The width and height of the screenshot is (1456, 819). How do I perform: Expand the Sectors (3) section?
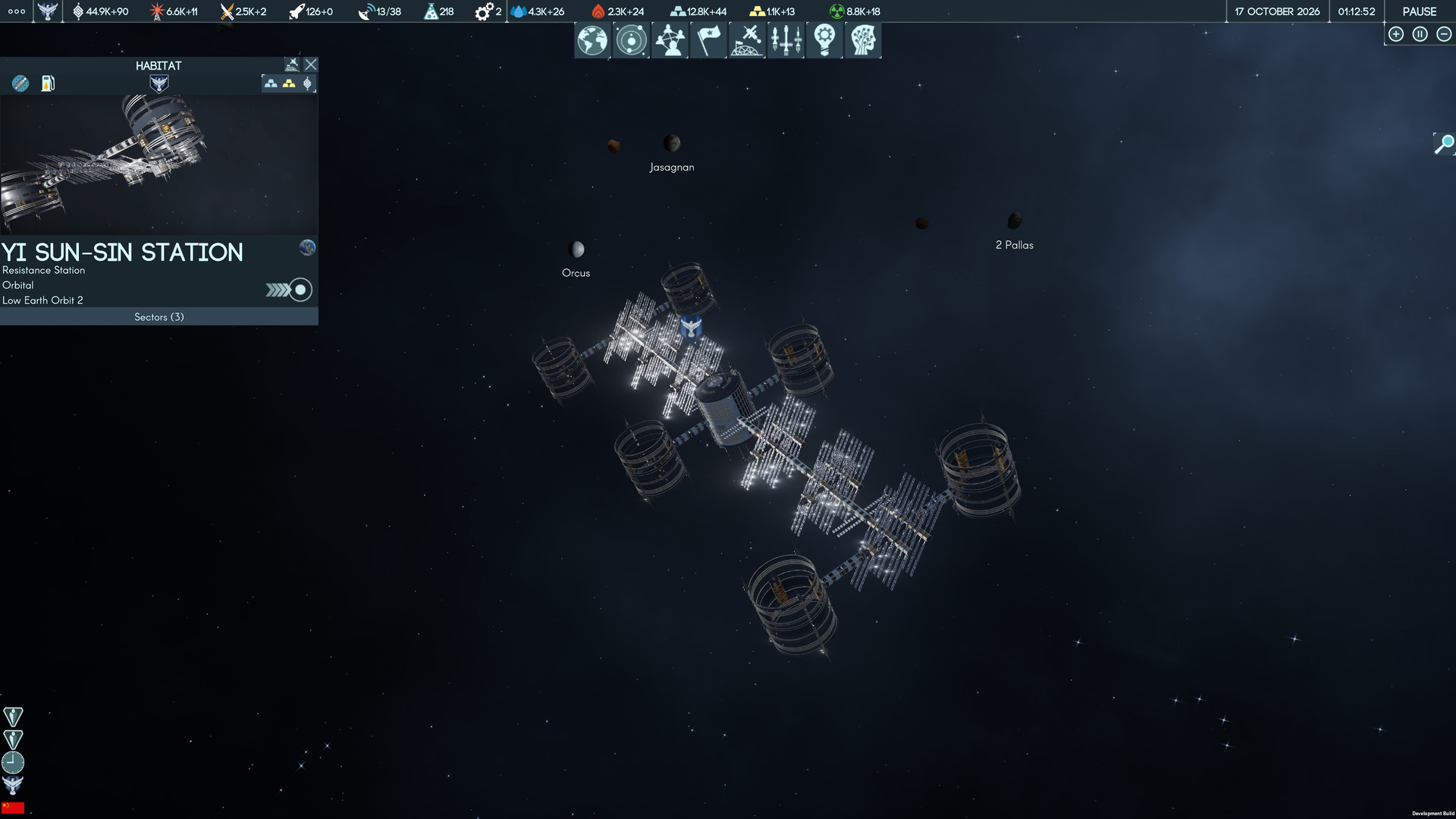(x=158, y=317)
